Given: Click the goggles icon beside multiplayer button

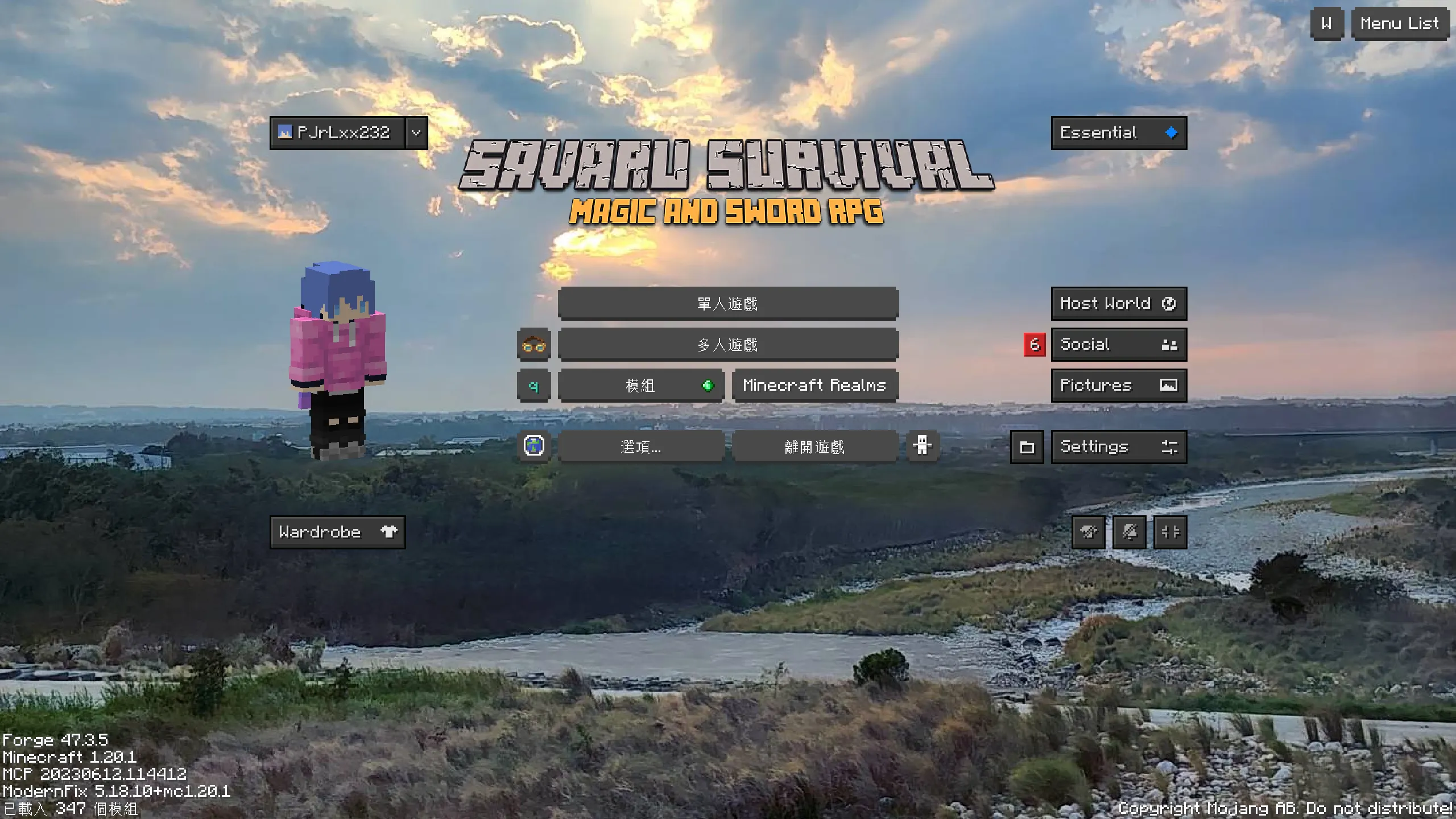Looking at the screenshot, I should tap(533, 344).
